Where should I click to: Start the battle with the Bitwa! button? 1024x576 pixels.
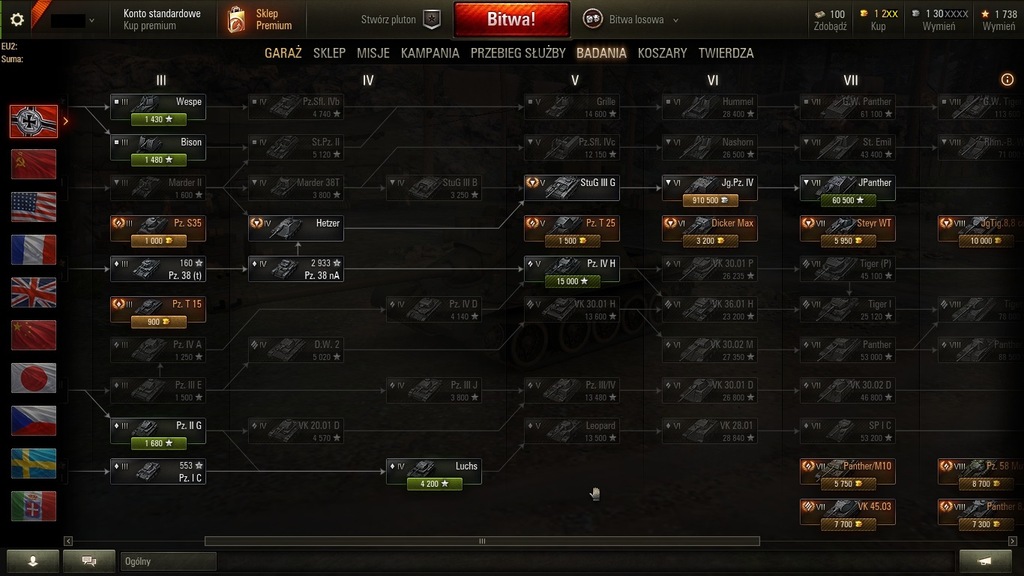point(511,19)
